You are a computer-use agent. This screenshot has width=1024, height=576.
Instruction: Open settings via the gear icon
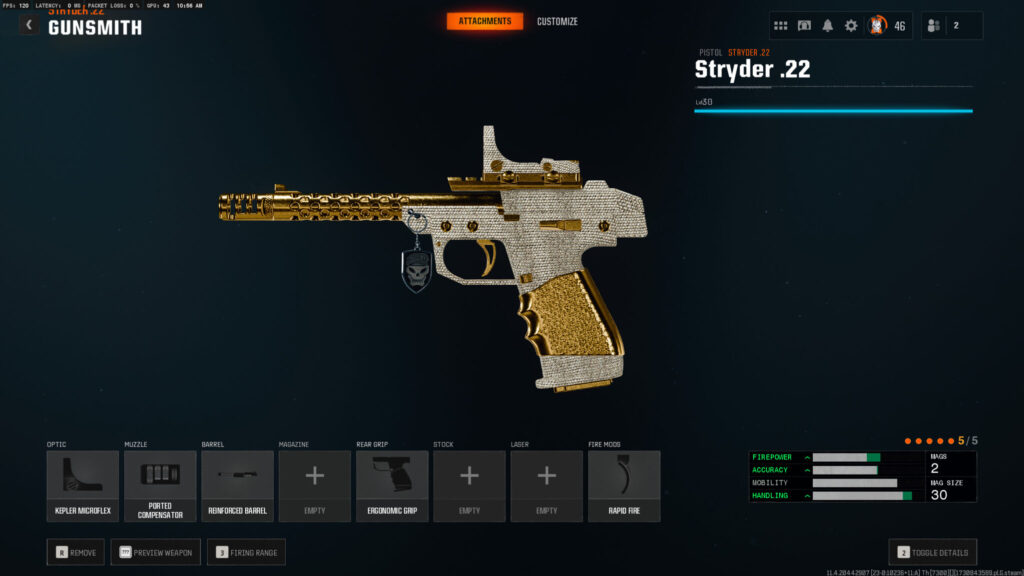(x=851, y=26)
